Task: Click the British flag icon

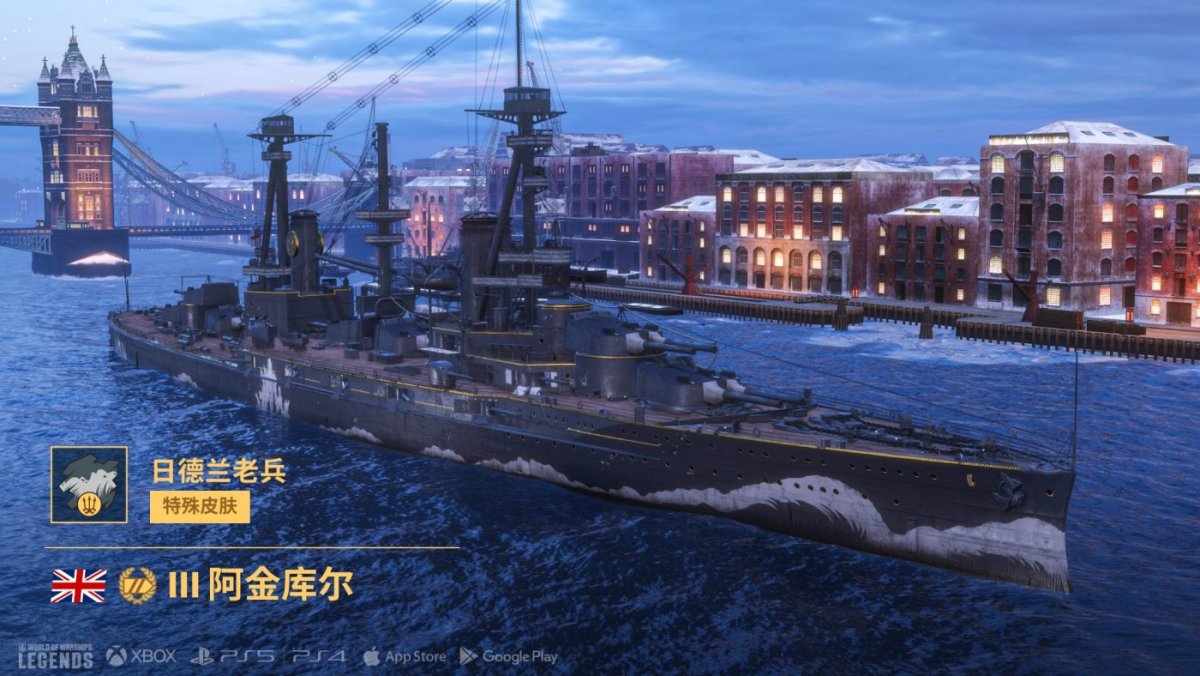Action: point(78,586)
